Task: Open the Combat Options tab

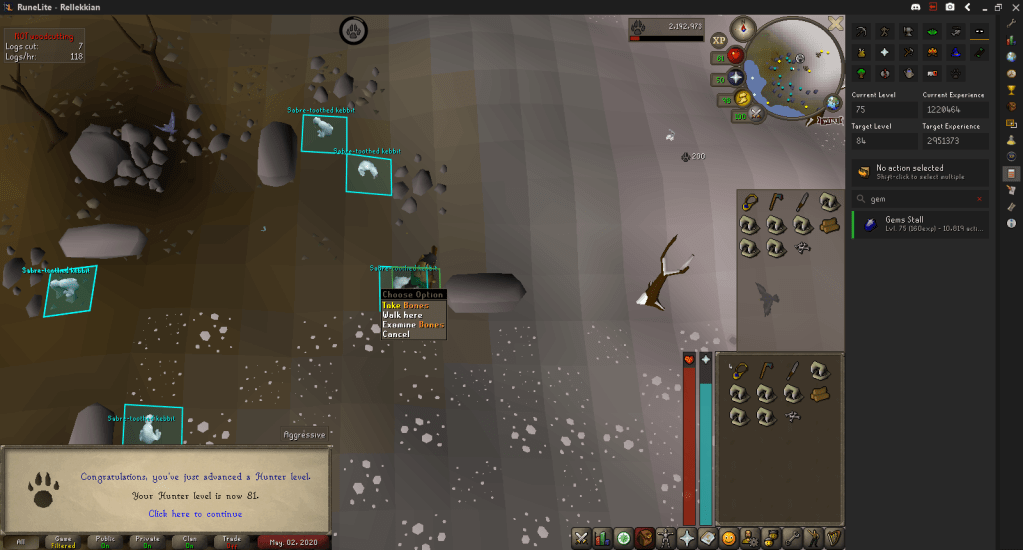Action: point(582,538)
